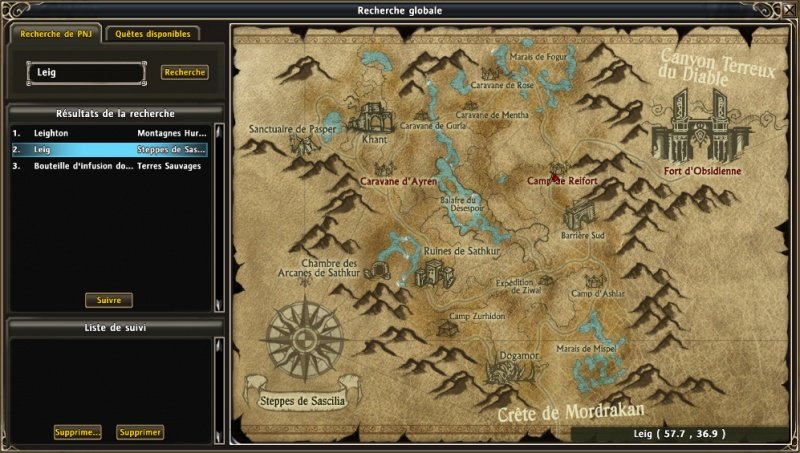Click the Recherche search button
Viewport: 800px width, 453px height.
(x=185, y=72)
